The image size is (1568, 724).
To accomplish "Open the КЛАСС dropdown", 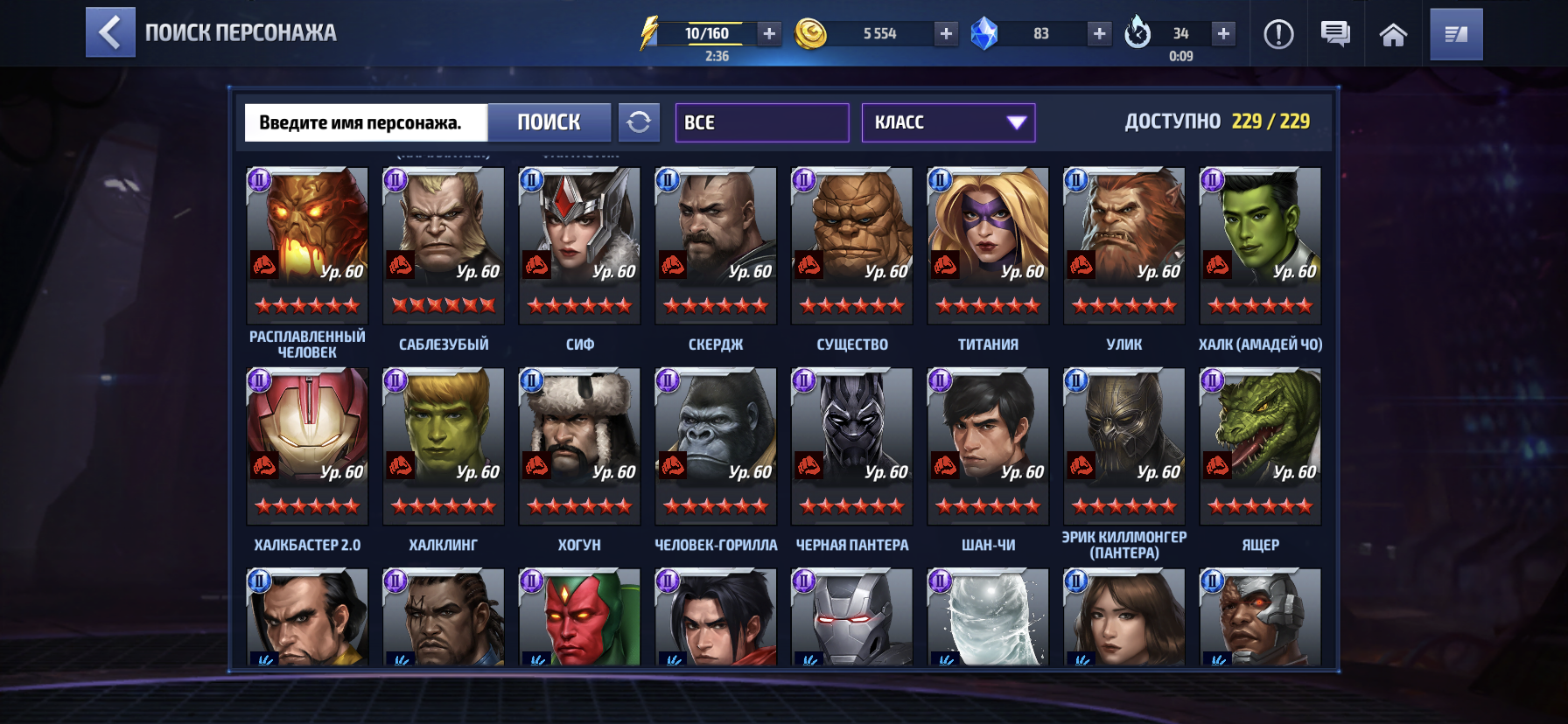I will pyautogui.click(x=948, y=122).
